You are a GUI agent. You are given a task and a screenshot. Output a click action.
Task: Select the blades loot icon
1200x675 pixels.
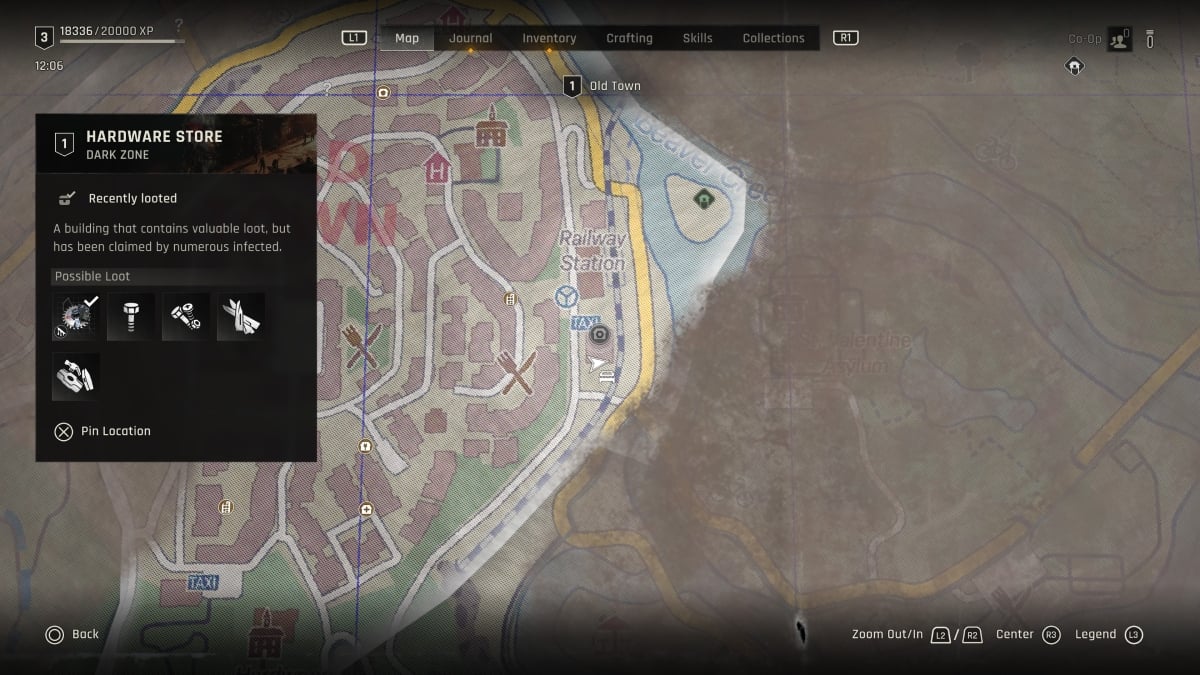[x=240, y=317]
